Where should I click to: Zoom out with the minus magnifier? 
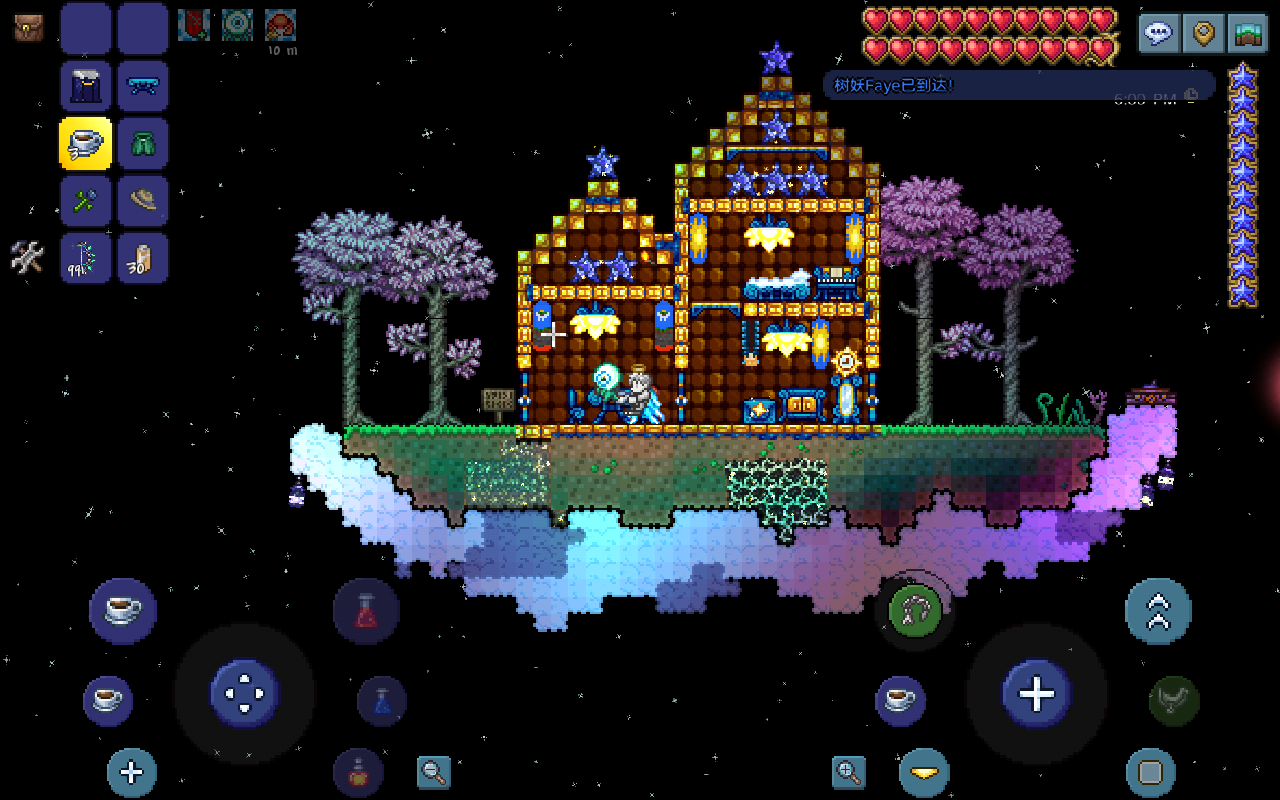pyautogui.click(x=433, y=771)
